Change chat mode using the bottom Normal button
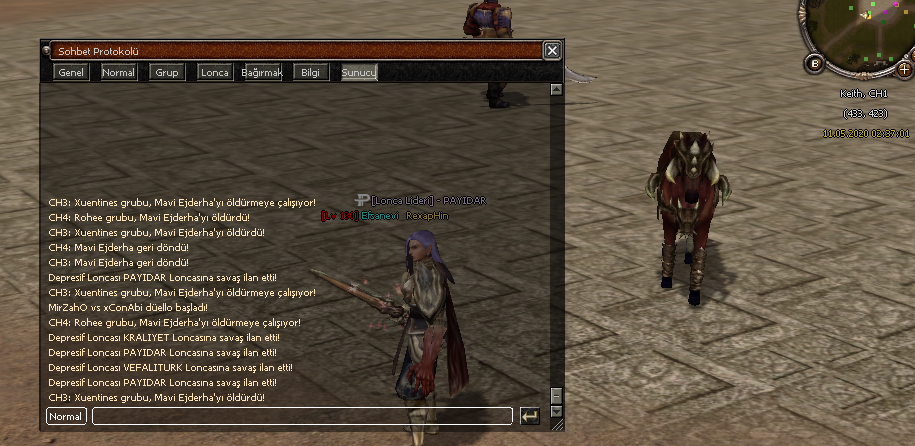The height and width of the screenshot is (446, 915). click(x=66, y=415)
